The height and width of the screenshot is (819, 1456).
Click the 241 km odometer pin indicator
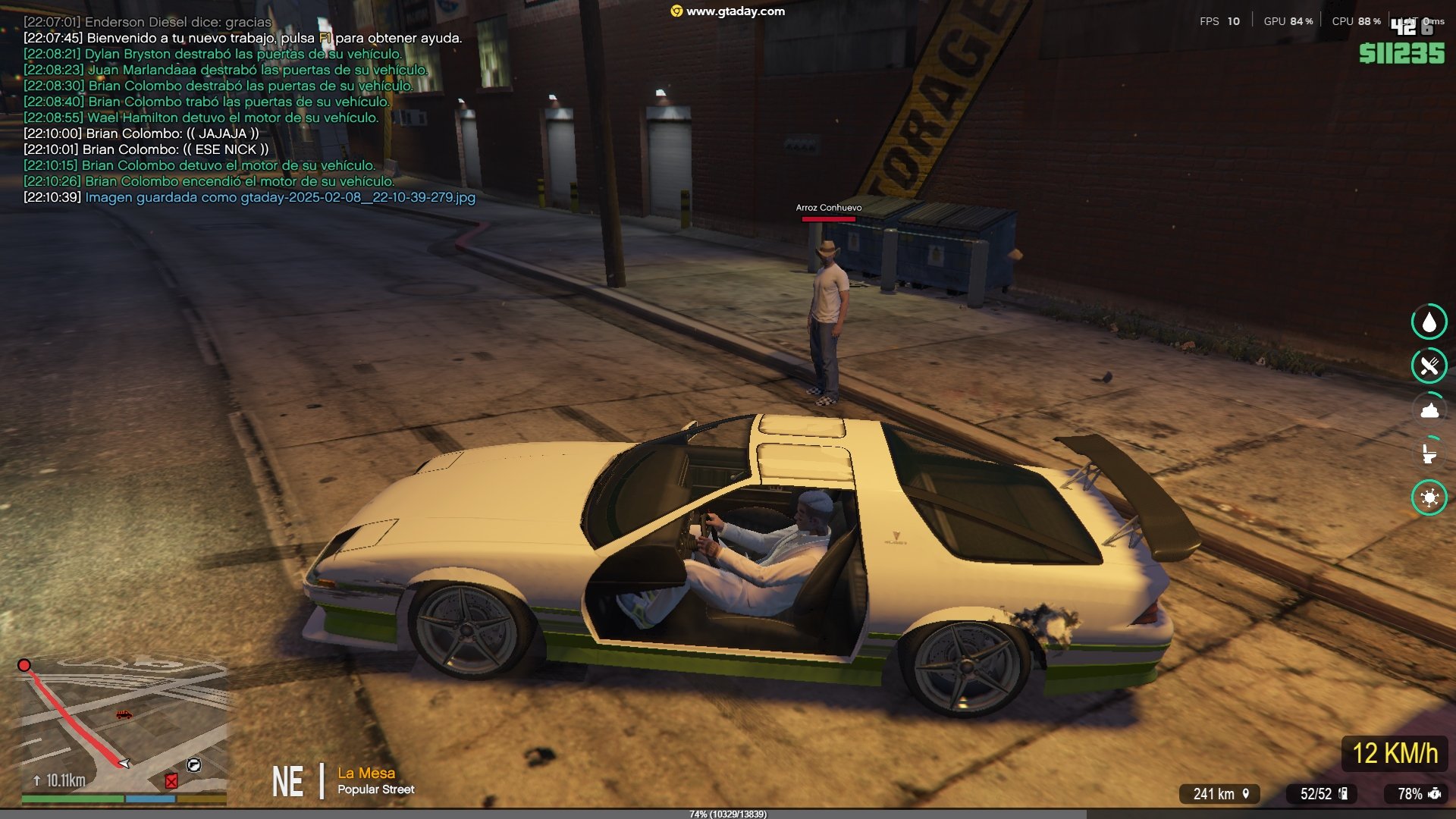(x=1220, y=793)
